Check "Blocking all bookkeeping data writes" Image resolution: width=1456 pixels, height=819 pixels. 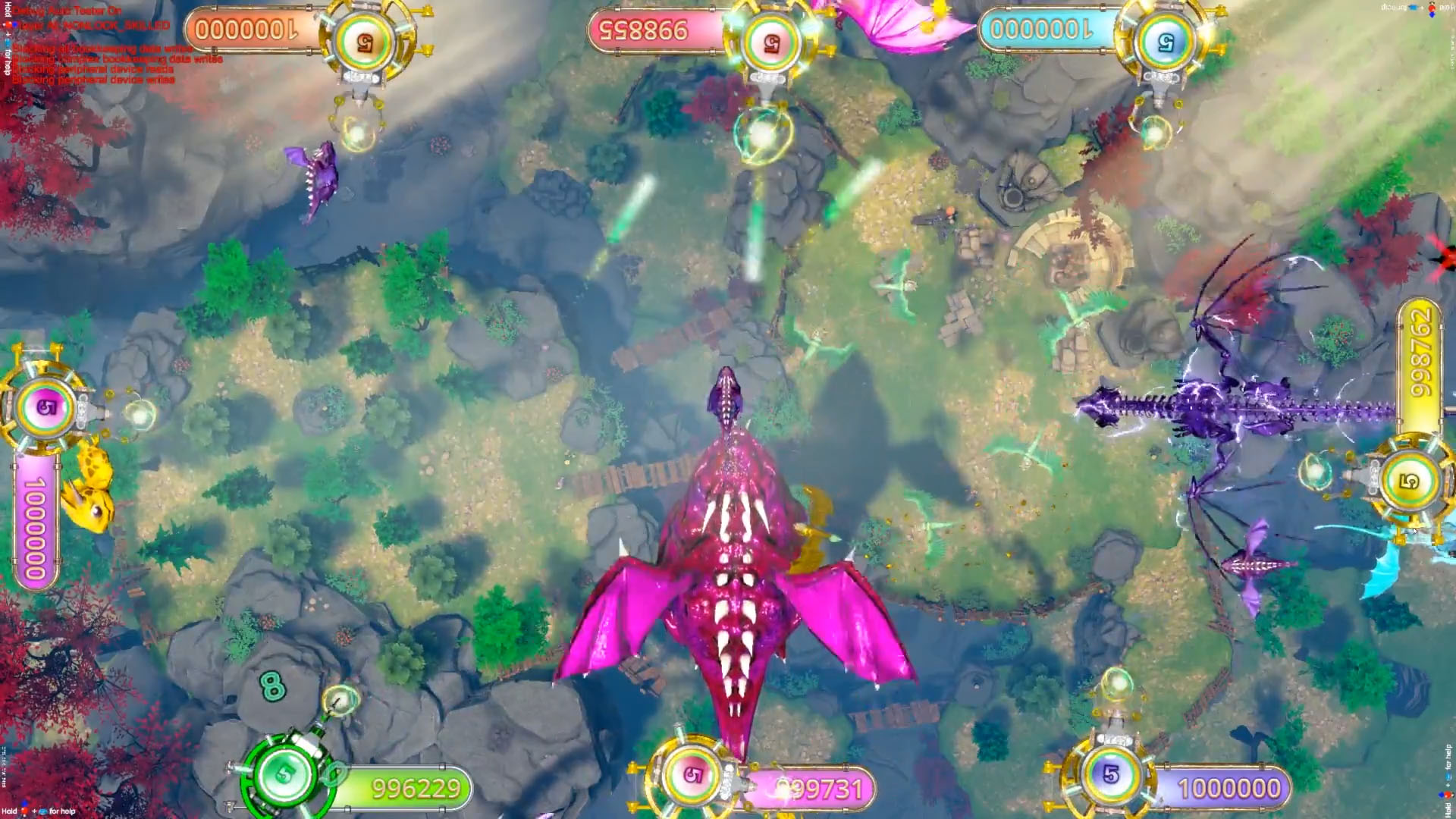pos(99,50)
